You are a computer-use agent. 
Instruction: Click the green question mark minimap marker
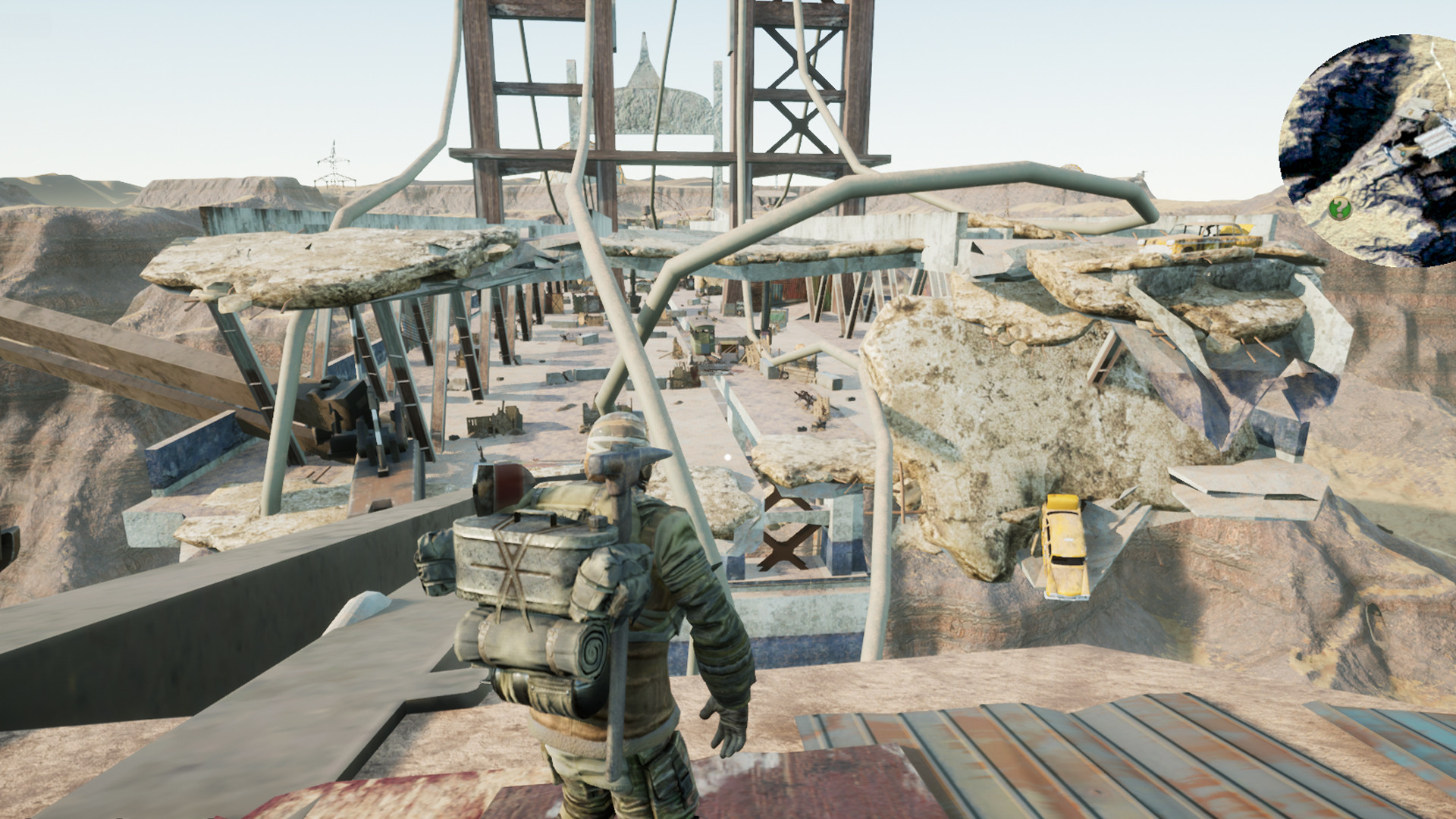[1341, 208]
